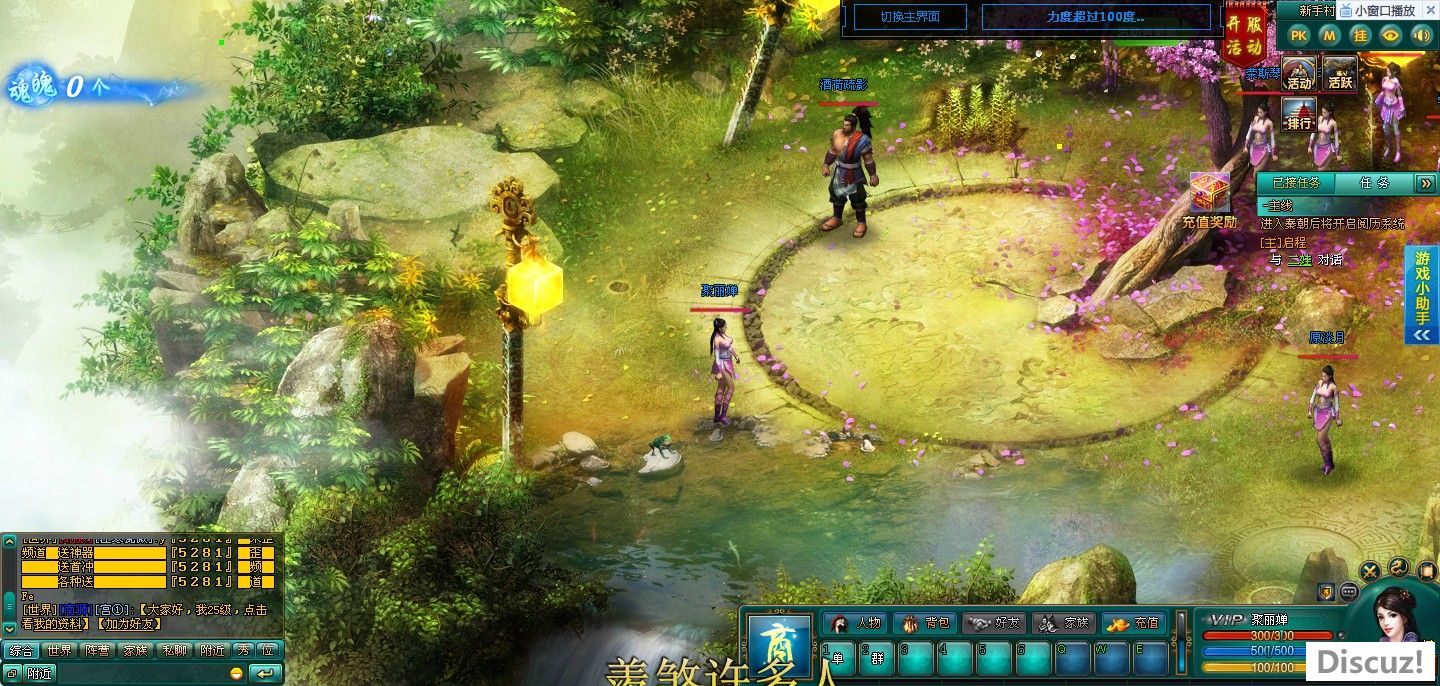Select the 私聊 private chat tab
Viewport: 1440px width, 686px height.
pos(174,650)
